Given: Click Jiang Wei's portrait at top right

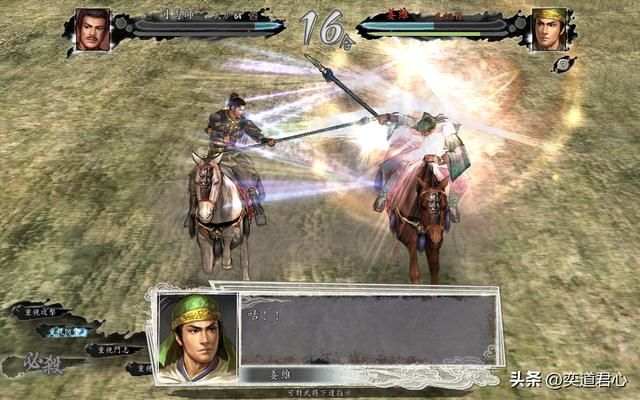Looking at the screenshot, I should click(549, 29).
